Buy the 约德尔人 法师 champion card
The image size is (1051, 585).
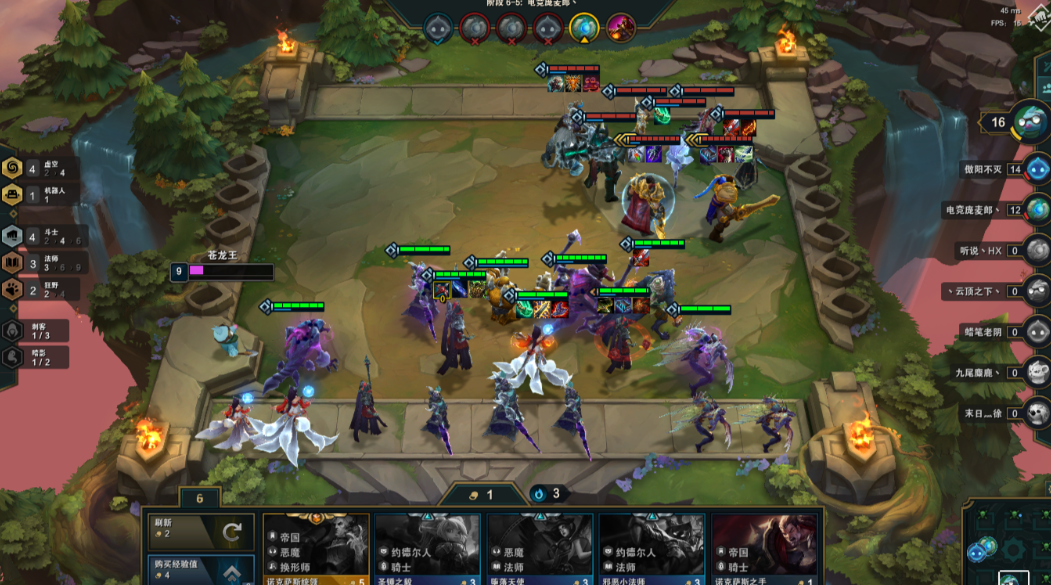click(x=653, y=549)
